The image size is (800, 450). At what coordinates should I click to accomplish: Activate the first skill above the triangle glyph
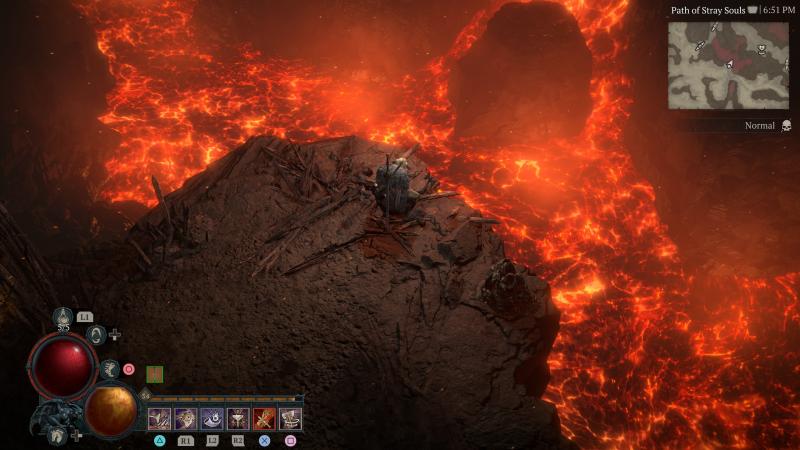click(160, 419)
